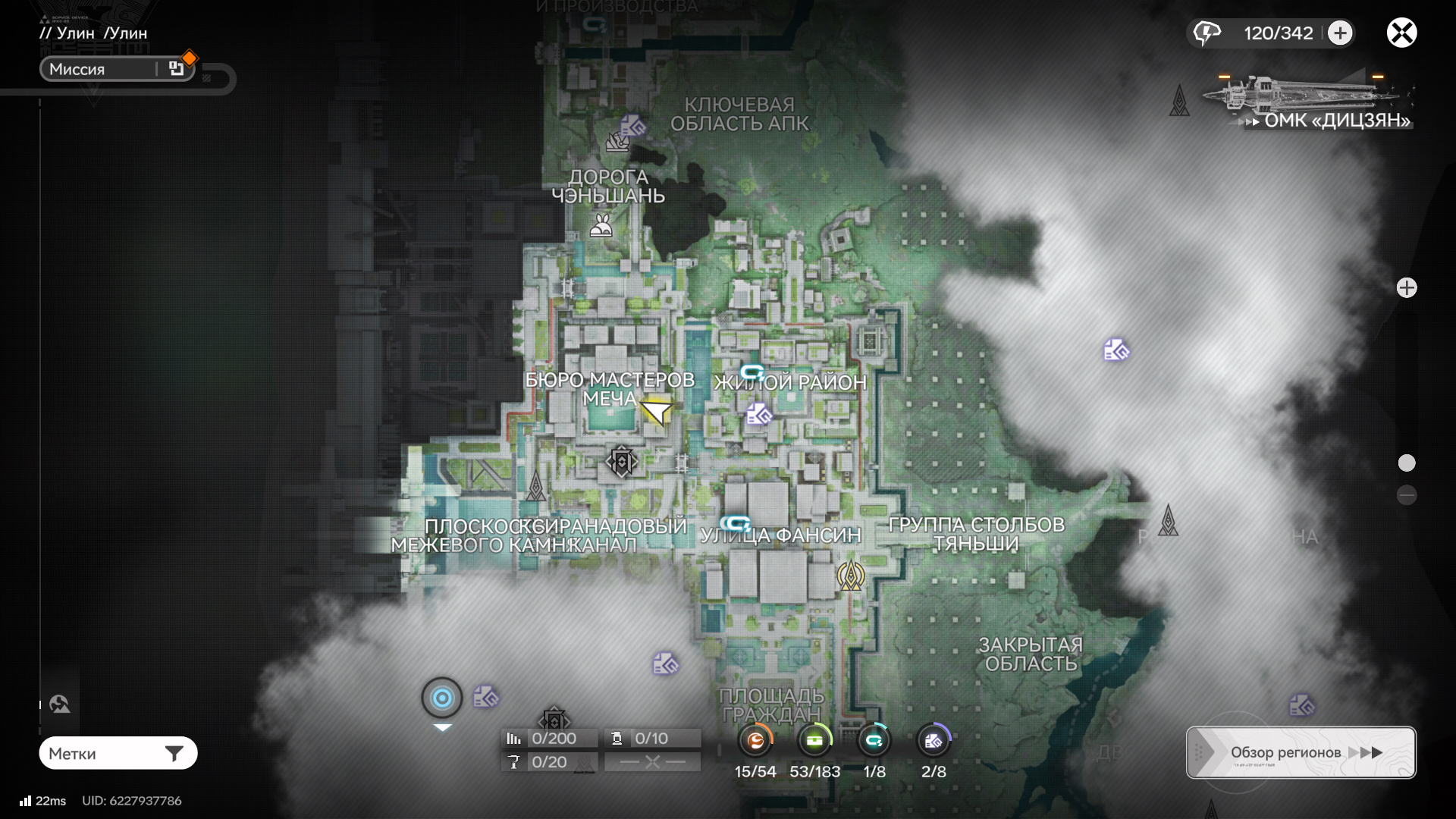Show the 53/183 green chest counter
The height and width of the screenshot is (819, 1456).
(x=814, y=741)
